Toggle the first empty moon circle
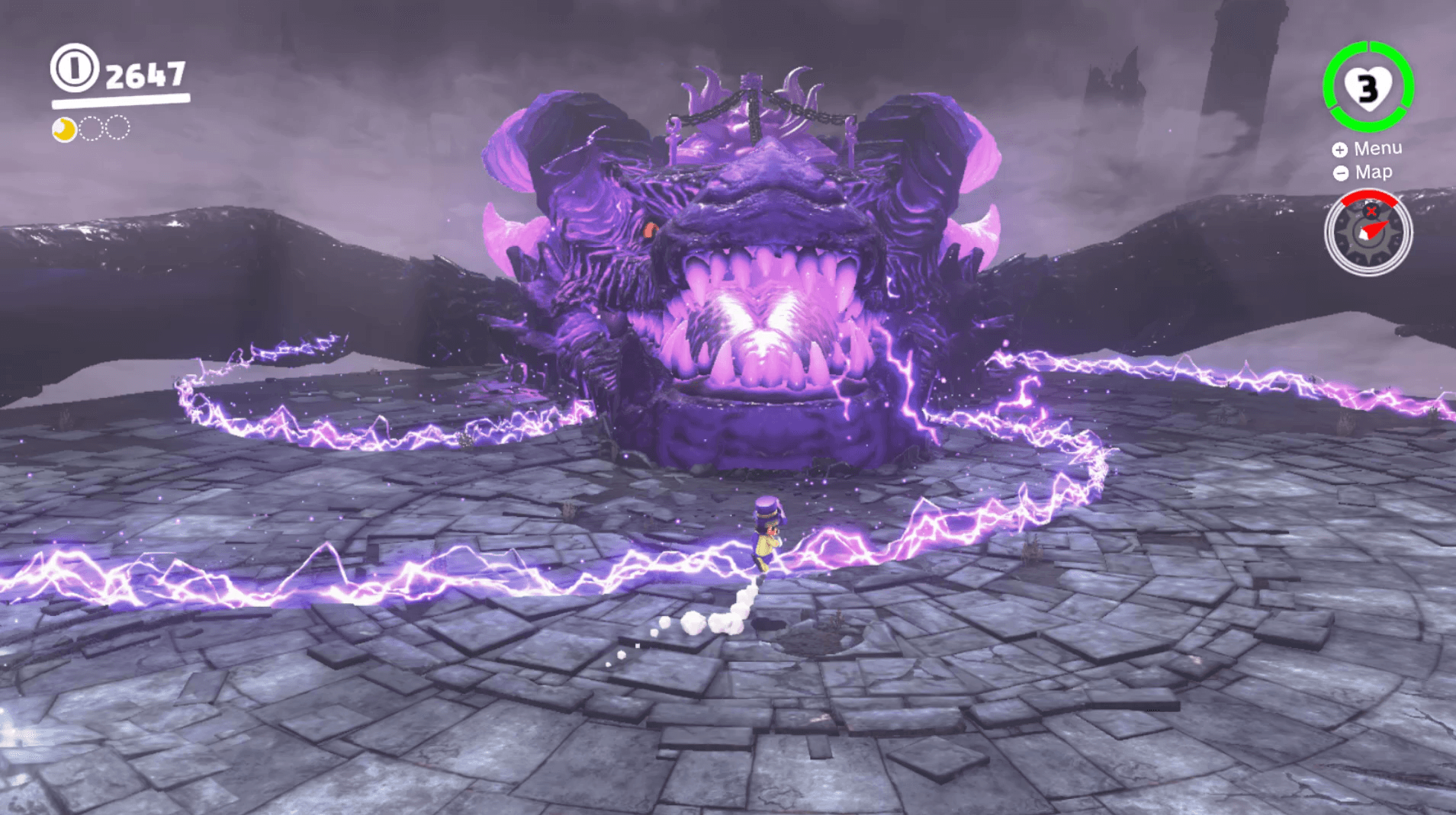1456x815 pixels. coord(92,127)
